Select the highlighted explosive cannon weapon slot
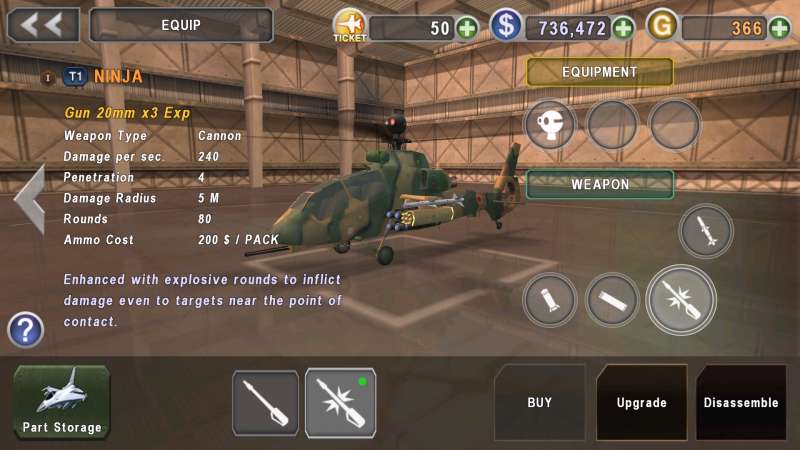The width and height of the screenshot is (800, 450). [681, 299]
